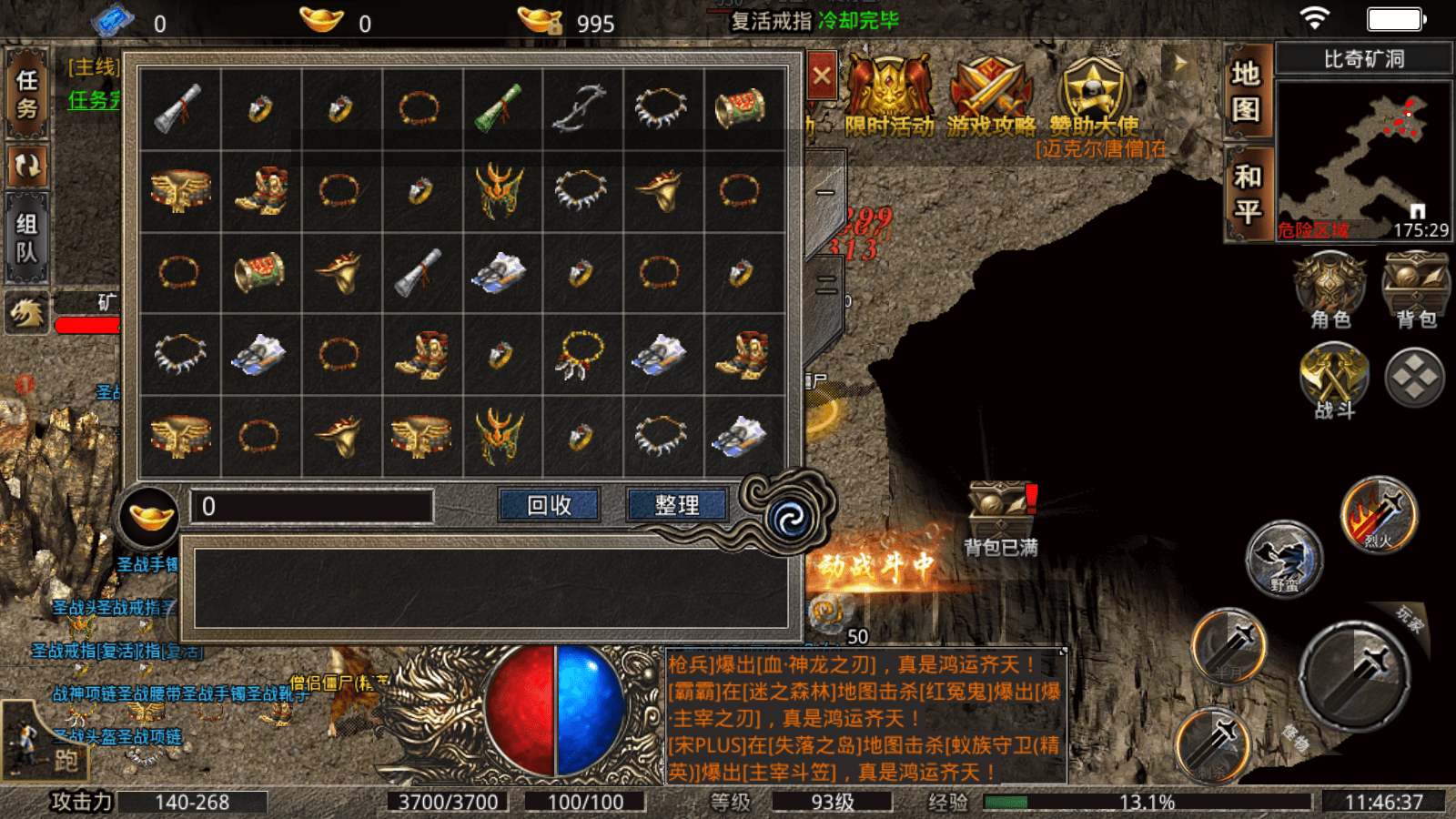Switch to 战斗 combat mode
The width and height of the screenshot is (1456, 819).
pyautogui.click(x=1334, y=380)
